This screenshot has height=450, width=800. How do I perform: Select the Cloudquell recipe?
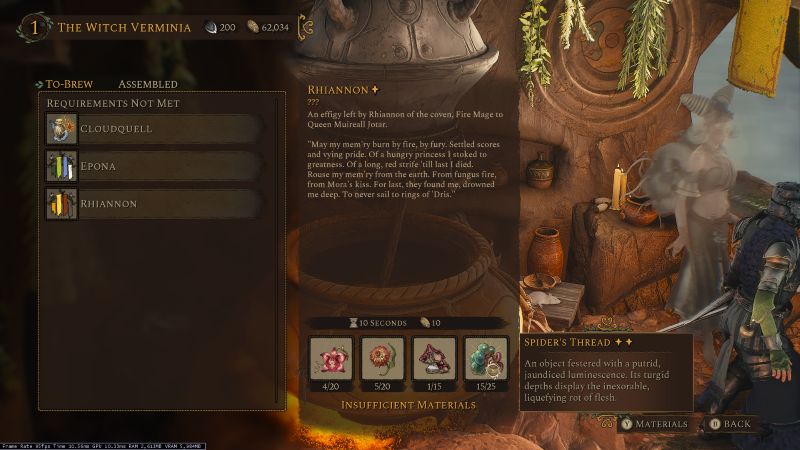[x=155, y=128]
